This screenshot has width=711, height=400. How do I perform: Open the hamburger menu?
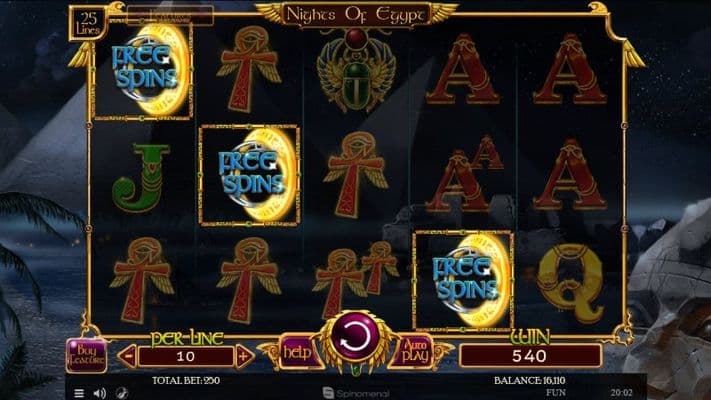tap(80, 393)
